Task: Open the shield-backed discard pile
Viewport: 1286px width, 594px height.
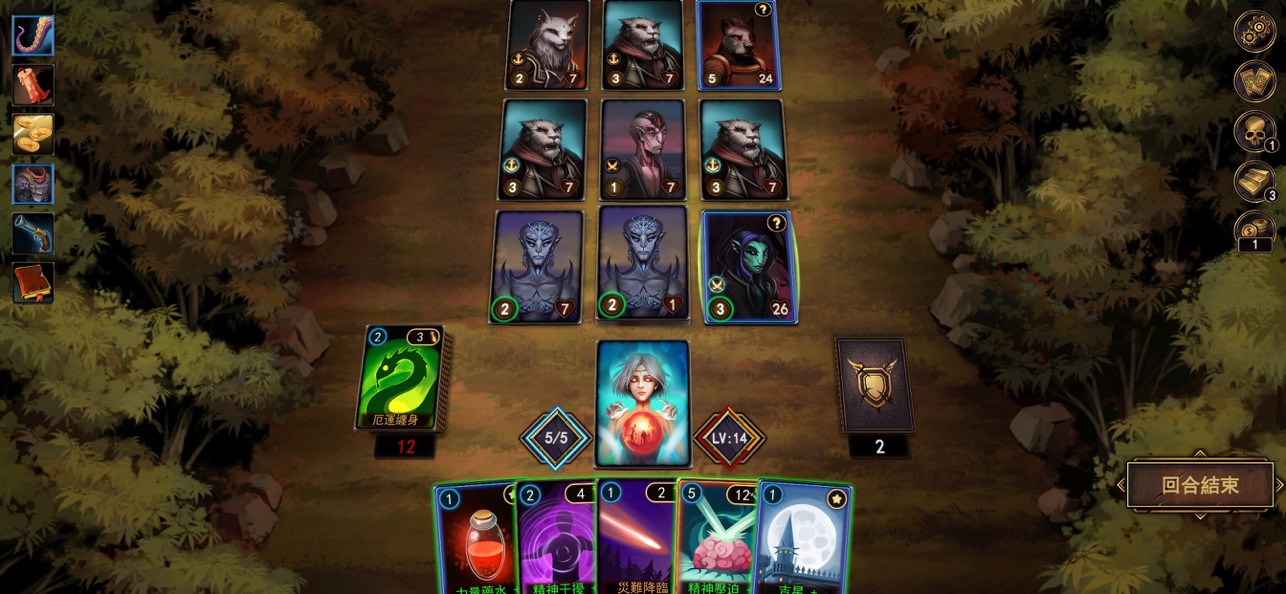Action: (875, 385)
